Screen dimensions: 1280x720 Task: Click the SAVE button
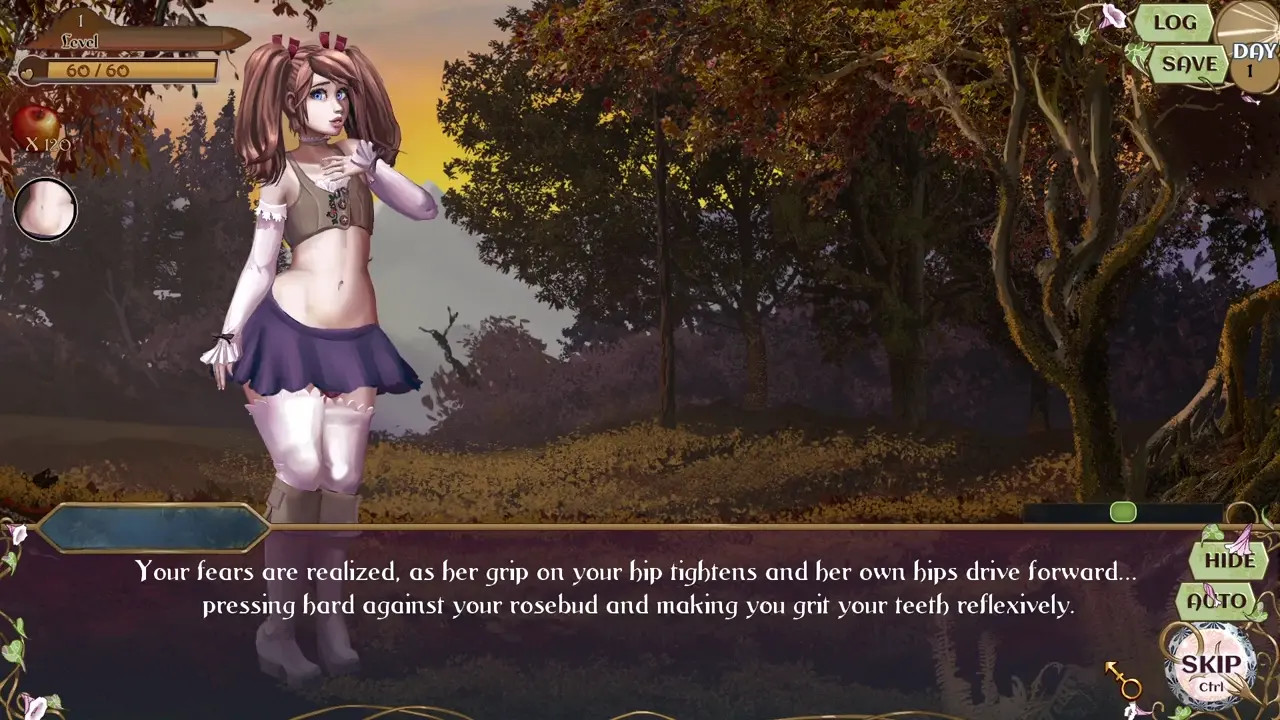(1188, 64)
